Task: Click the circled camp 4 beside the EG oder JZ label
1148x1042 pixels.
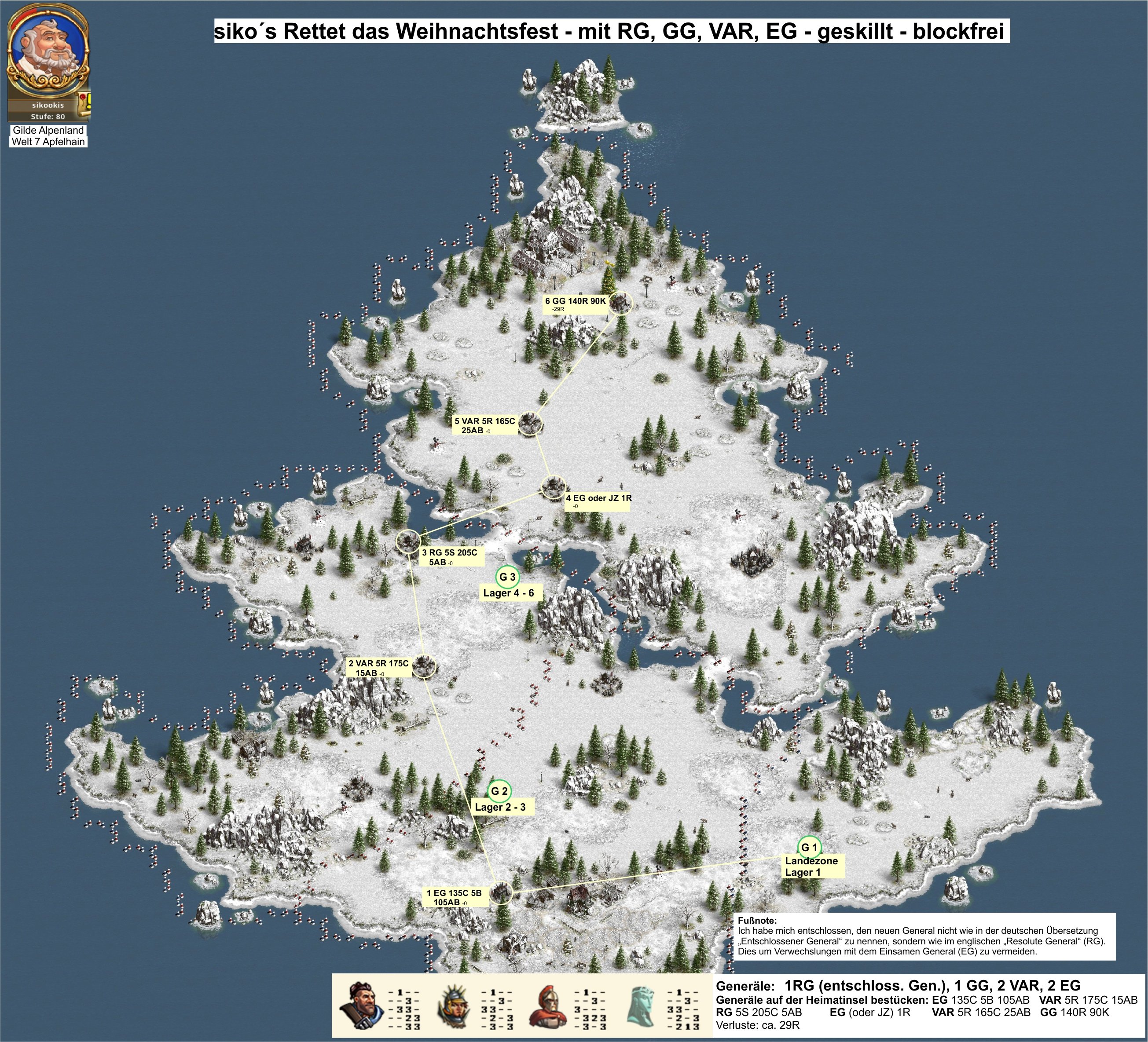Action: 552,487
